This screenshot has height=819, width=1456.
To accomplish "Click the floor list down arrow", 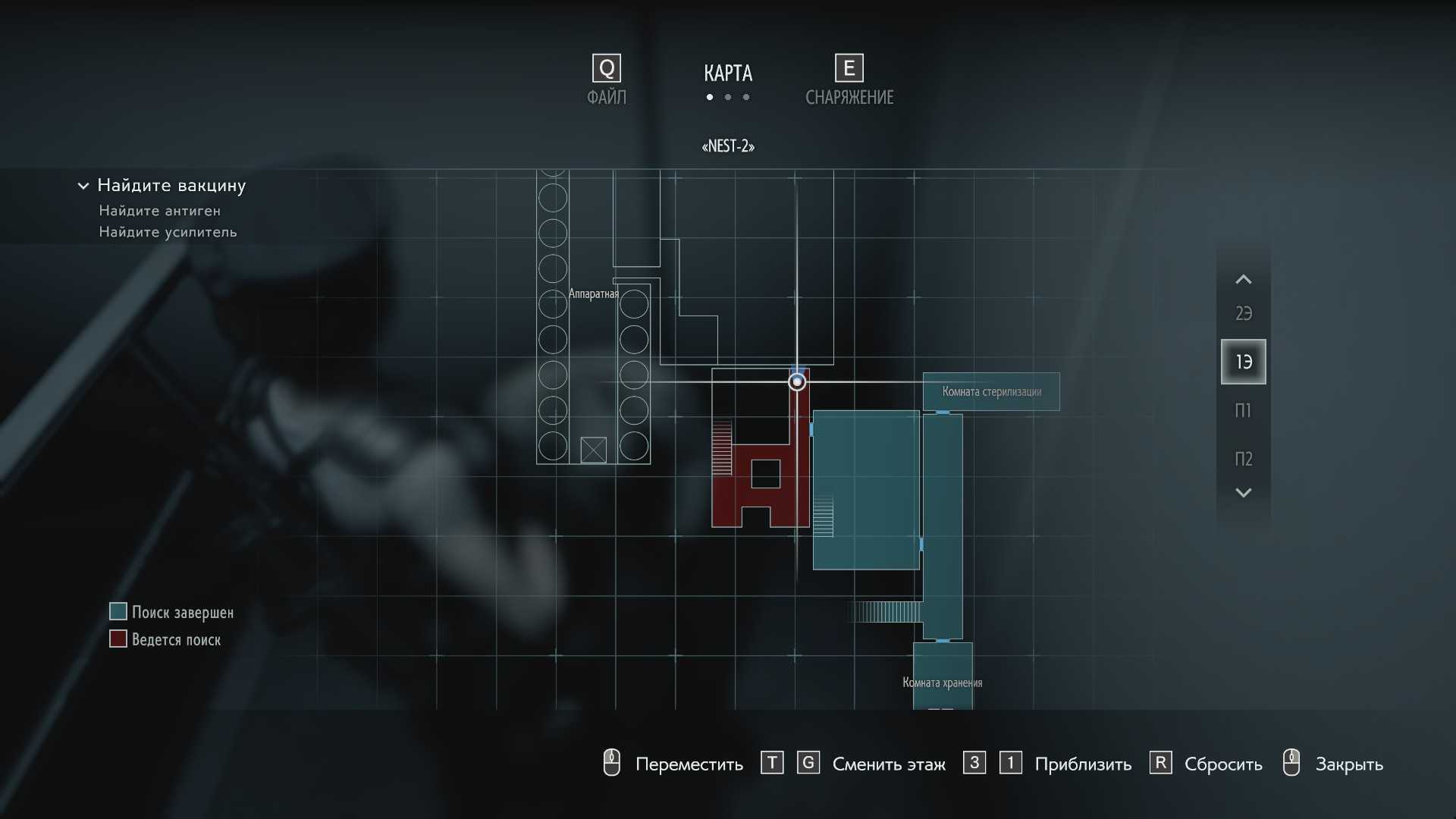I will (1243, 492).
